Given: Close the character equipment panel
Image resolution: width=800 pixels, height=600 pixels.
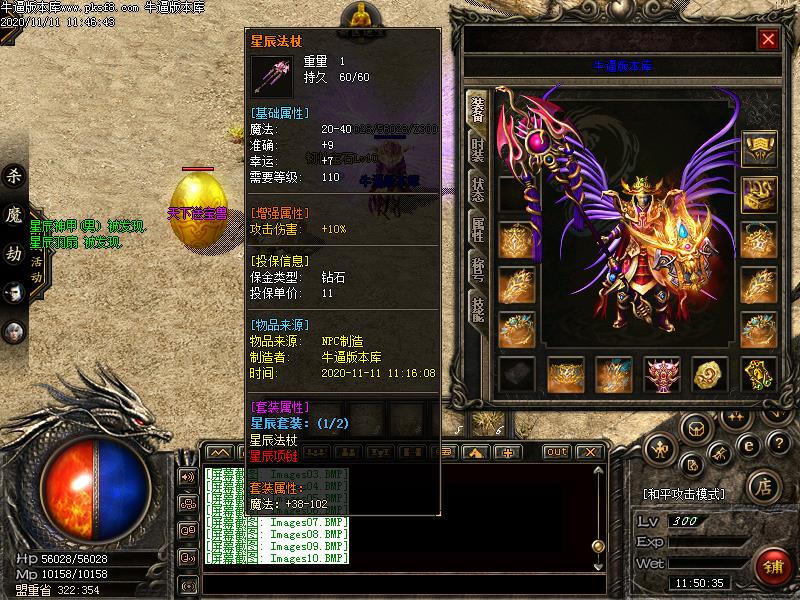Looking at the screenshot, I should pyautogui.click(x=768, y=39).
